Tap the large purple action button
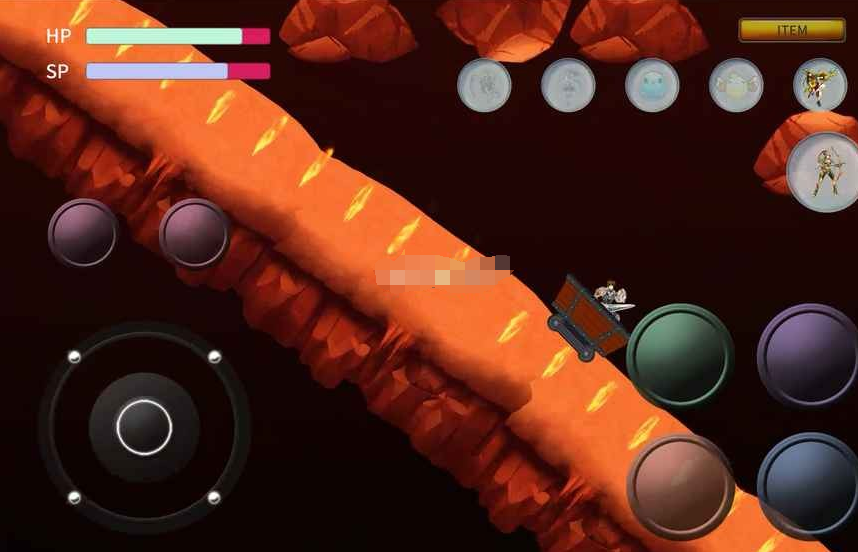The image size is (858, 552). click(x=809, y=355)
